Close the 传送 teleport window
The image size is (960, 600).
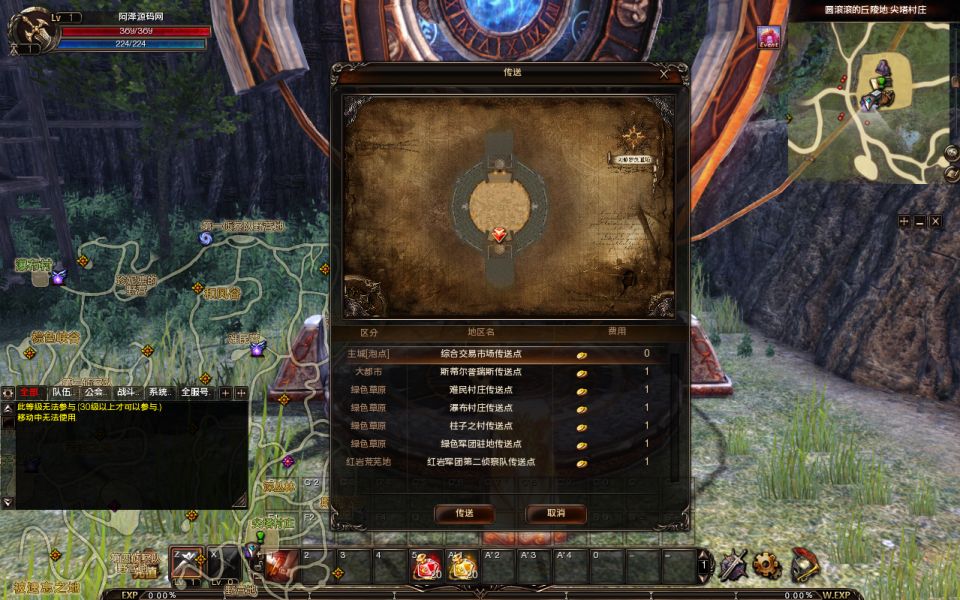click(x=664, y=73)
